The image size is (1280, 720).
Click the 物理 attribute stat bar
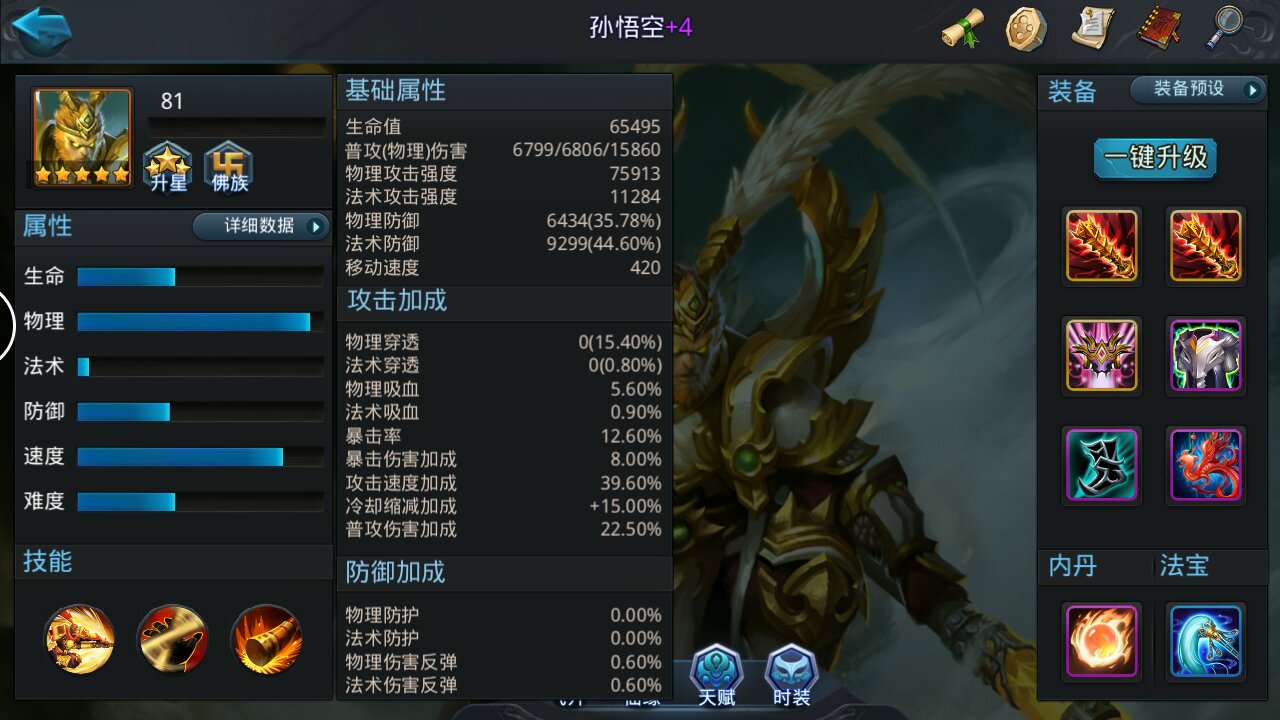point(197,322)
